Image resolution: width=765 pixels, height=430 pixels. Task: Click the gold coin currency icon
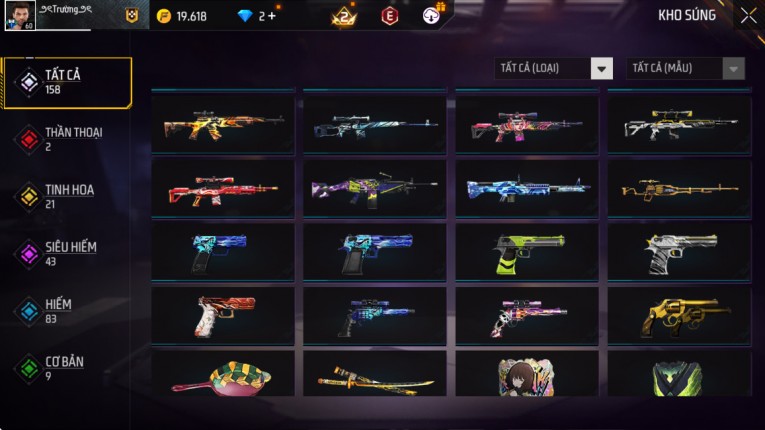tap(164, 16)
